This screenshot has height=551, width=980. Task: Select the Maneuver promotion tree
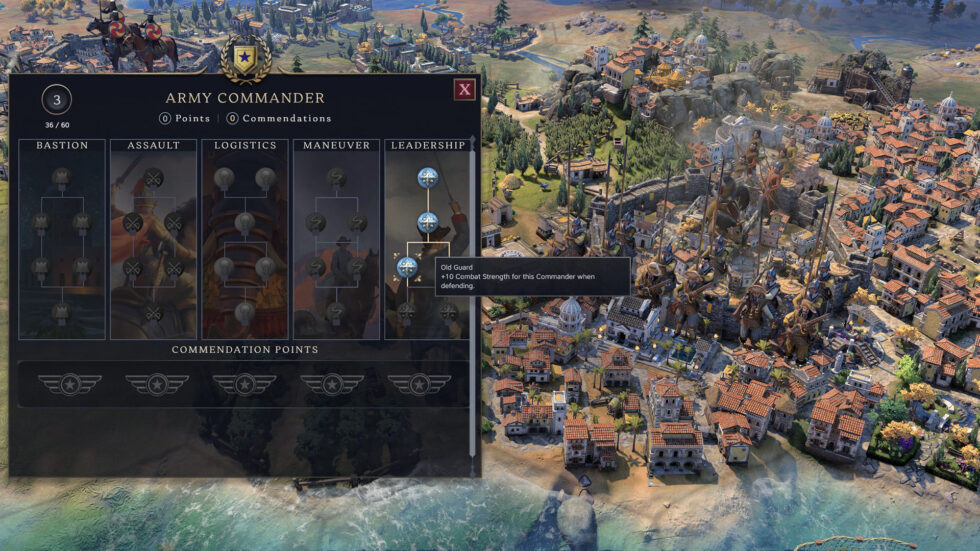pos(336,146)
